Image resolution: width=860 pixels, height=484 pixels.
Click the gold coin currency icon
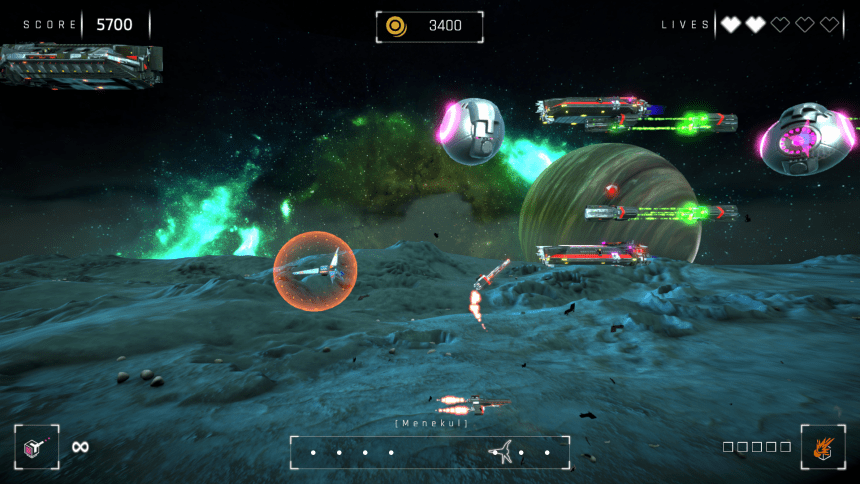coord(396,26)
